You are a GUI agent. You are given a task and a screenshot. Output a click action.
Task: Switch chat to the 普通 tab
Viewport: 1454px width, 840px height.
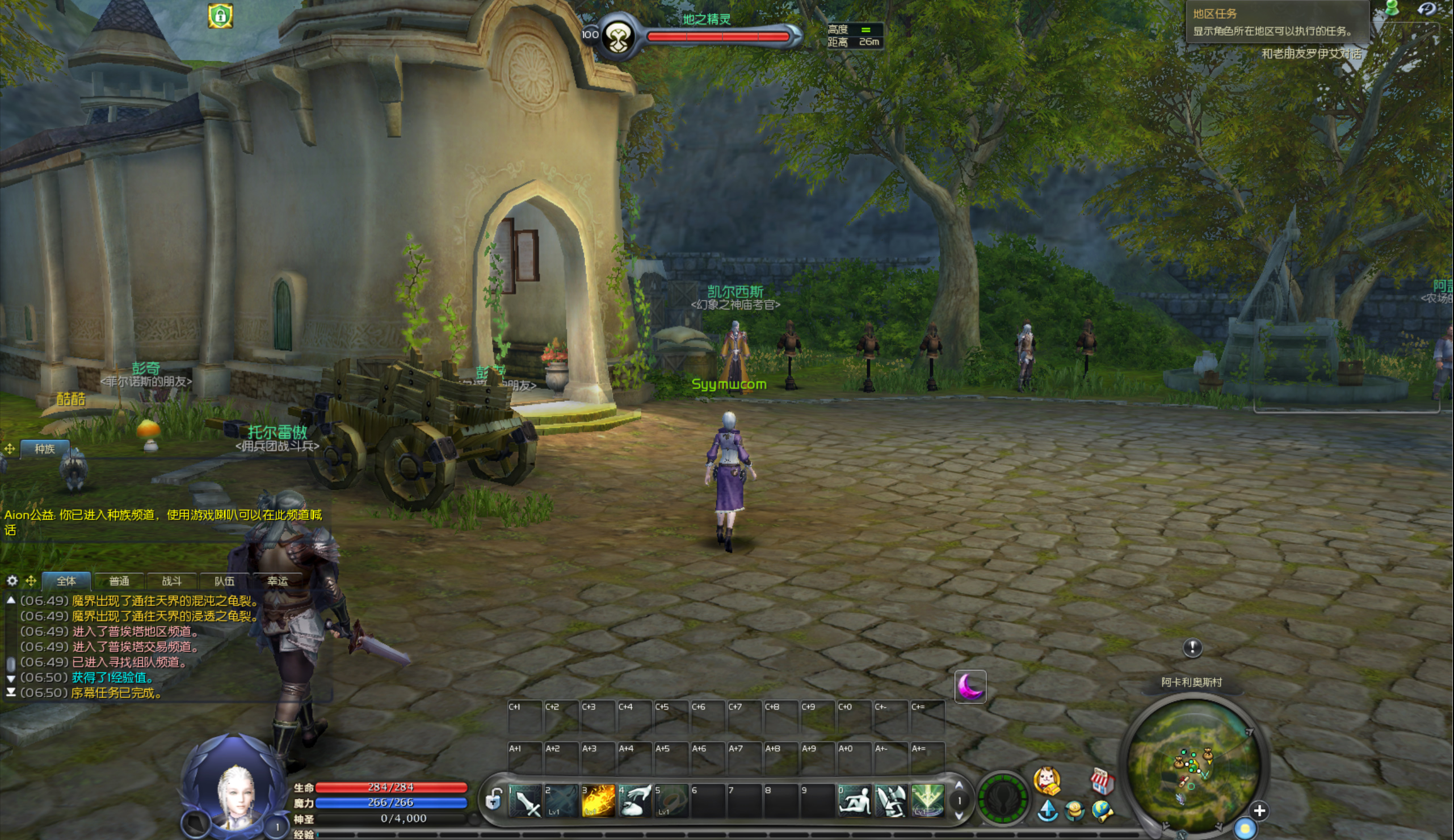(x=119, y=581)
